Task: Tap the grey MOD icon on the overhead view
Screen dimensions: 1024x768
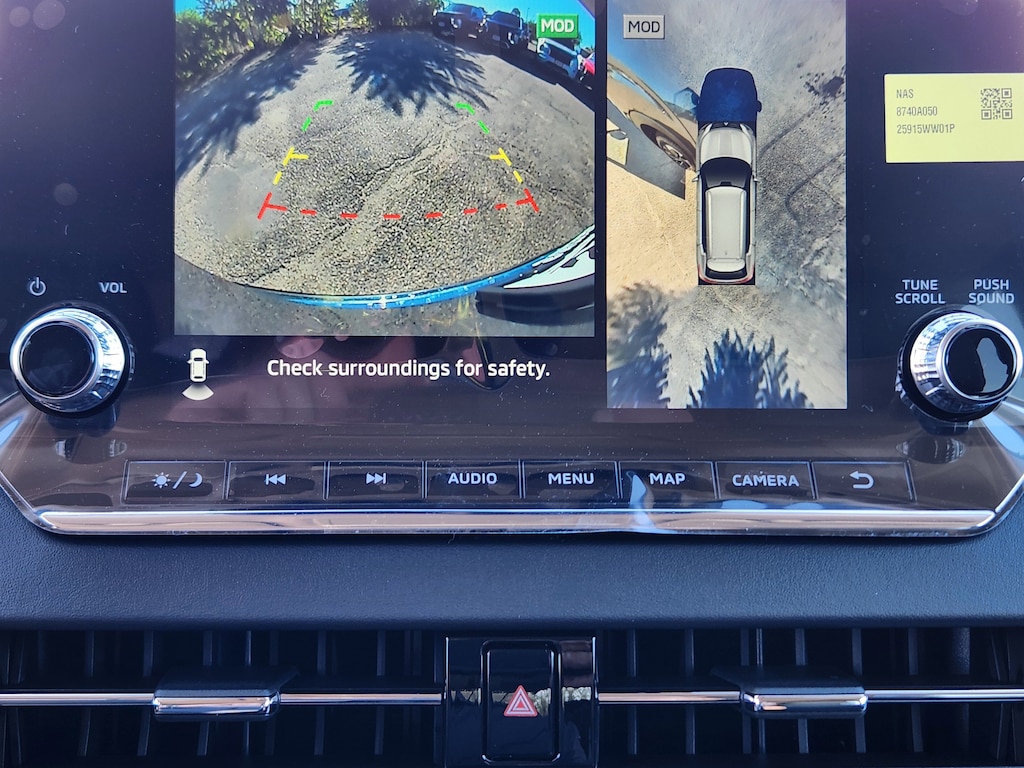Action: [643, 27]
